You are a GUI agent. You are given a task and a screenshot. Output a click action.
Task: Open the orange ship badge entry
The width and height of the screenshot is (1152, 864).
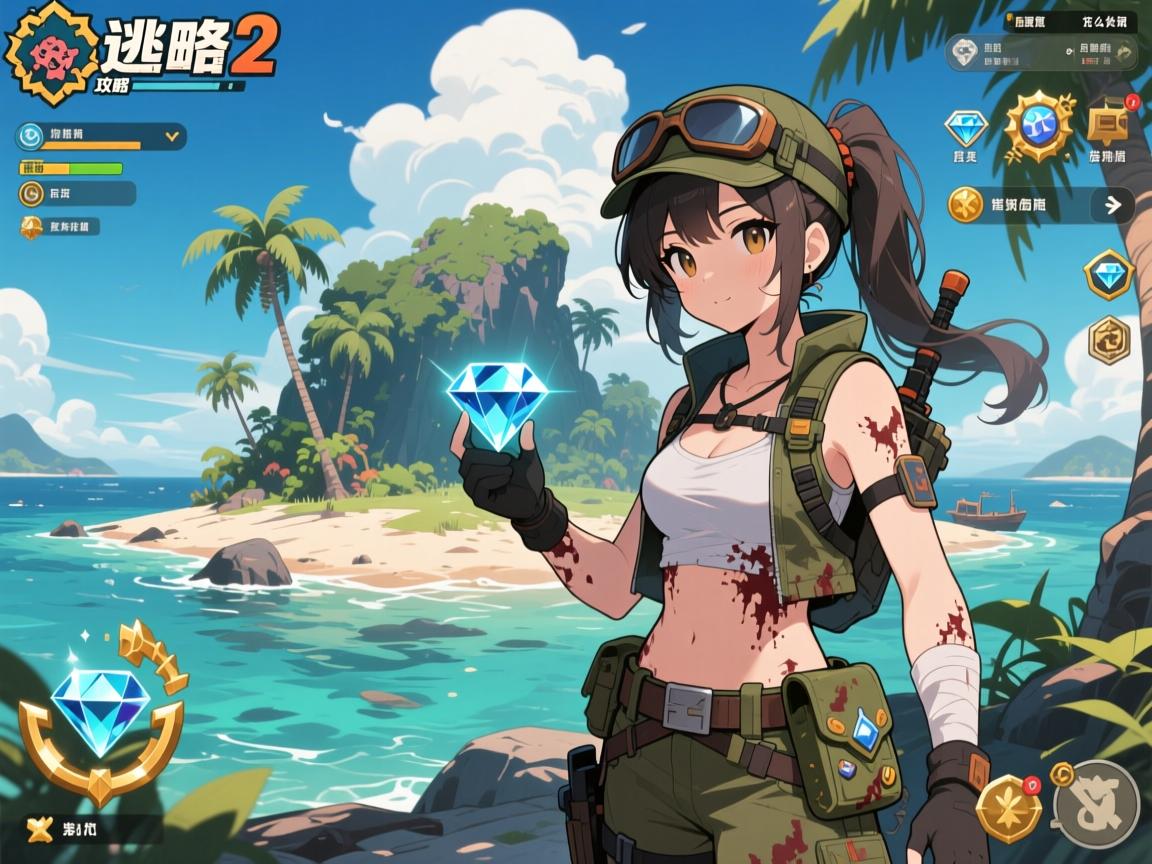60,227
